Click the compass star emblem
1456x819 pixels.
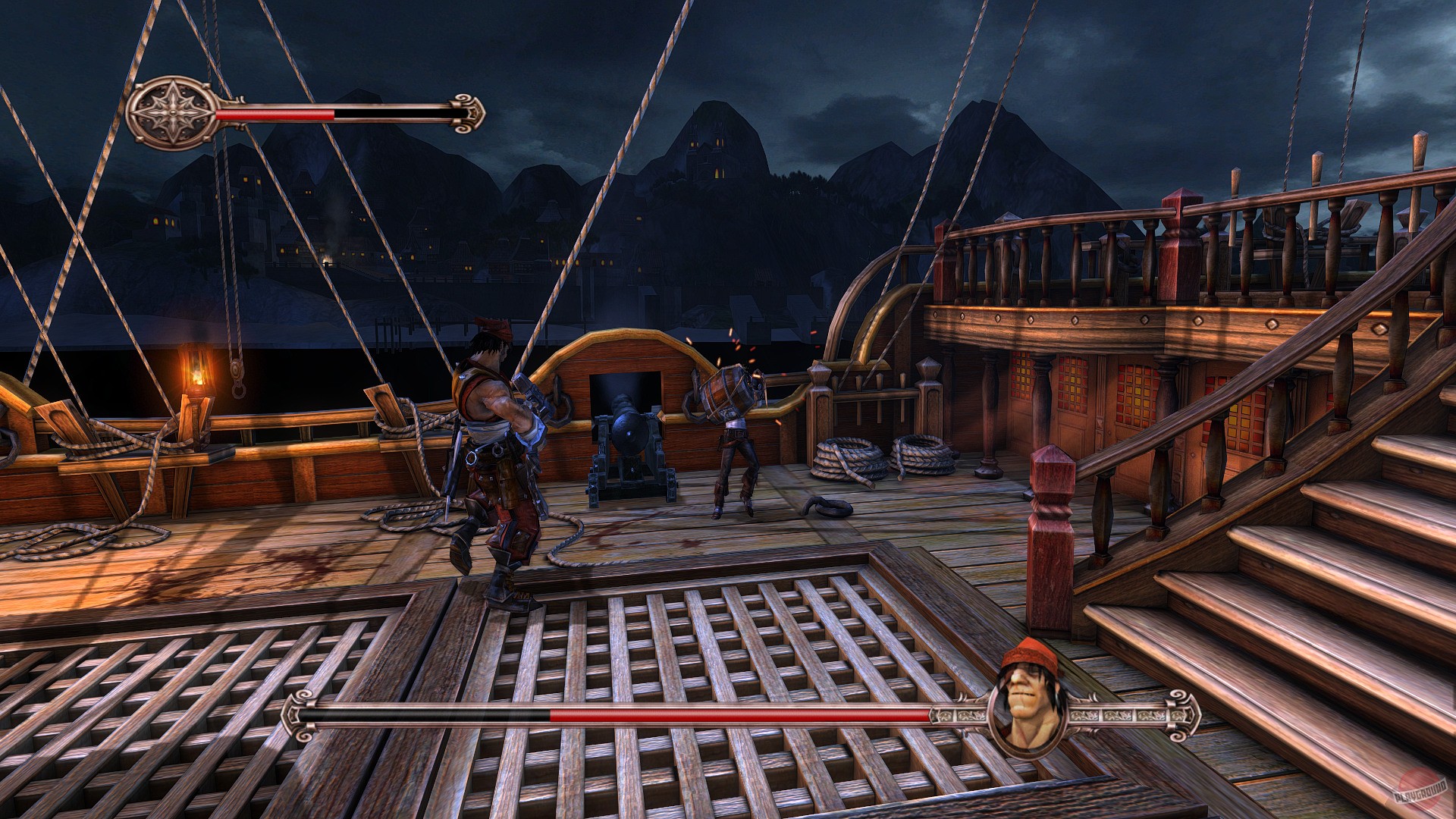coord(174,112)
